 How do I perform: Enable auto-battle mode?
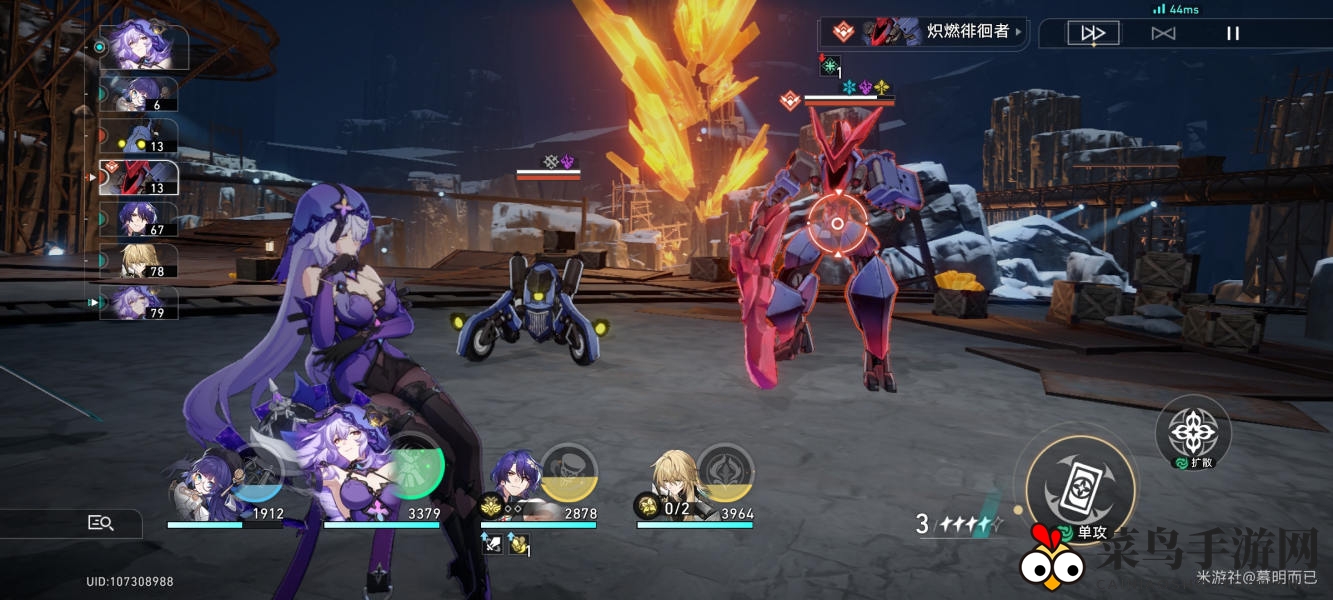click(1163, 33)
